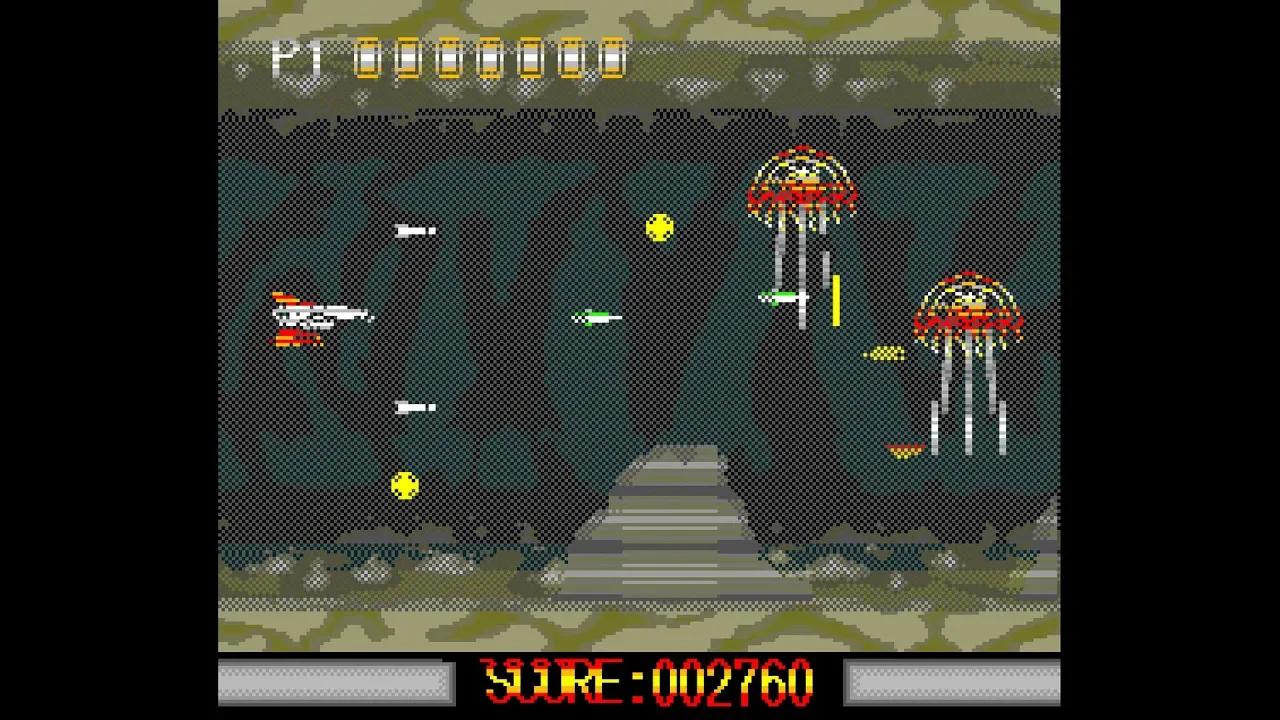
Task: Select the green laser shot mid-screen
Action: click(595, 317)
